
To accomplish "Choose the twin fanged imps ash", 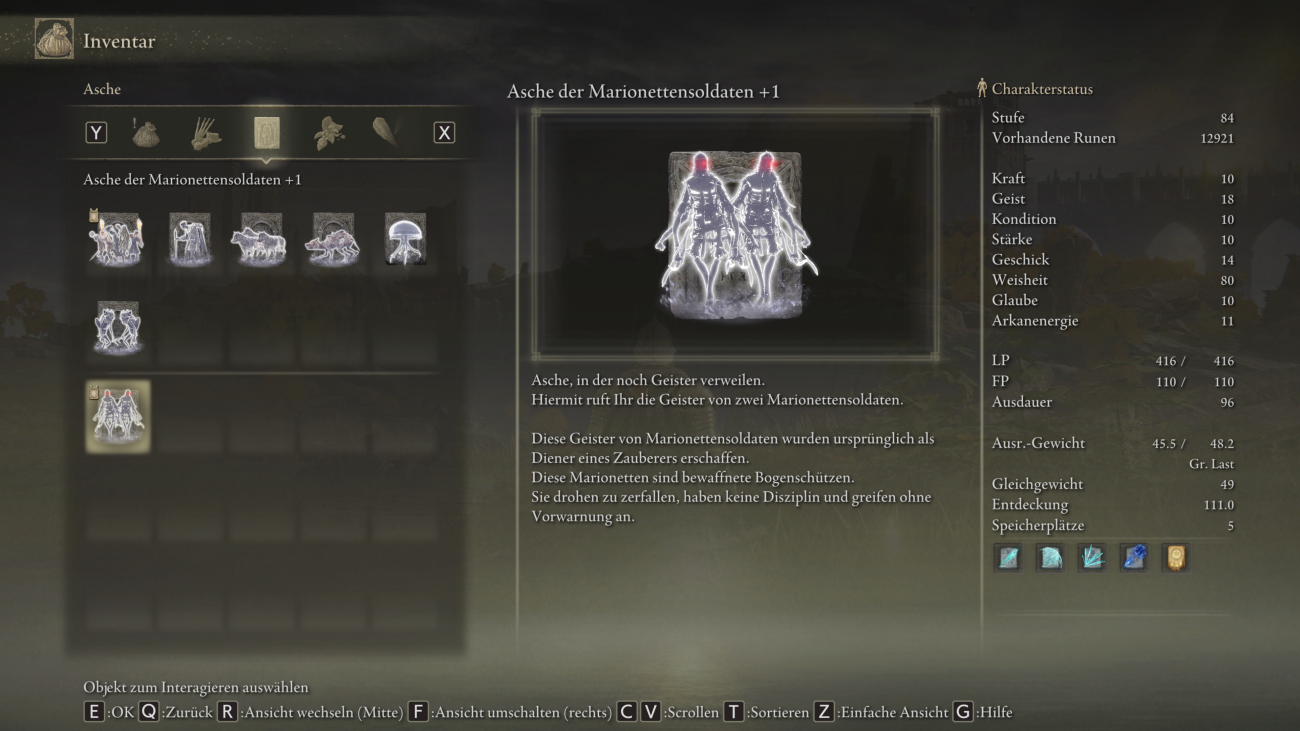I will tap(117, 327).
